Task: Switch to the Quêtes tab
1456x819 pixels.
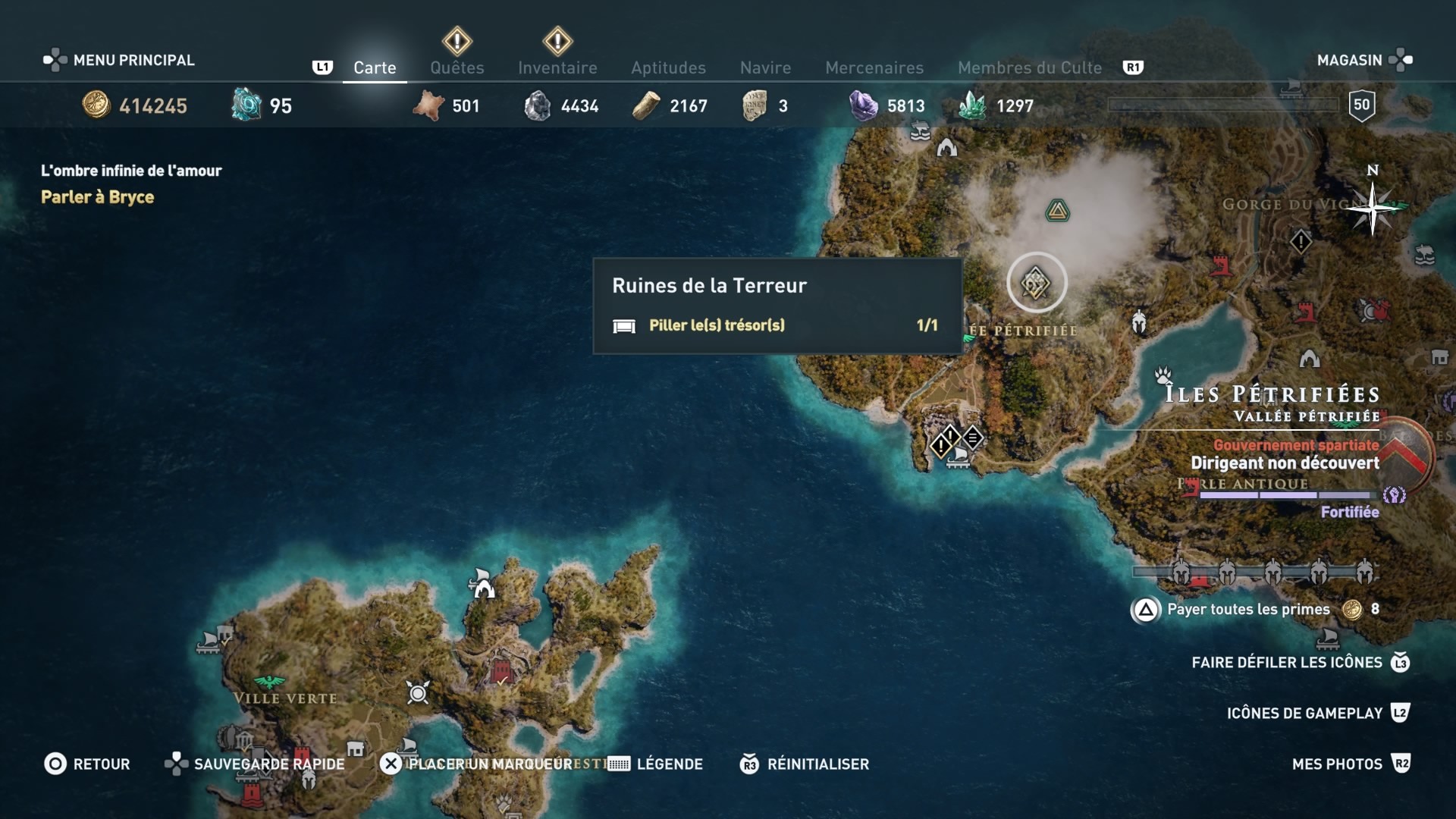Action: 457,67
